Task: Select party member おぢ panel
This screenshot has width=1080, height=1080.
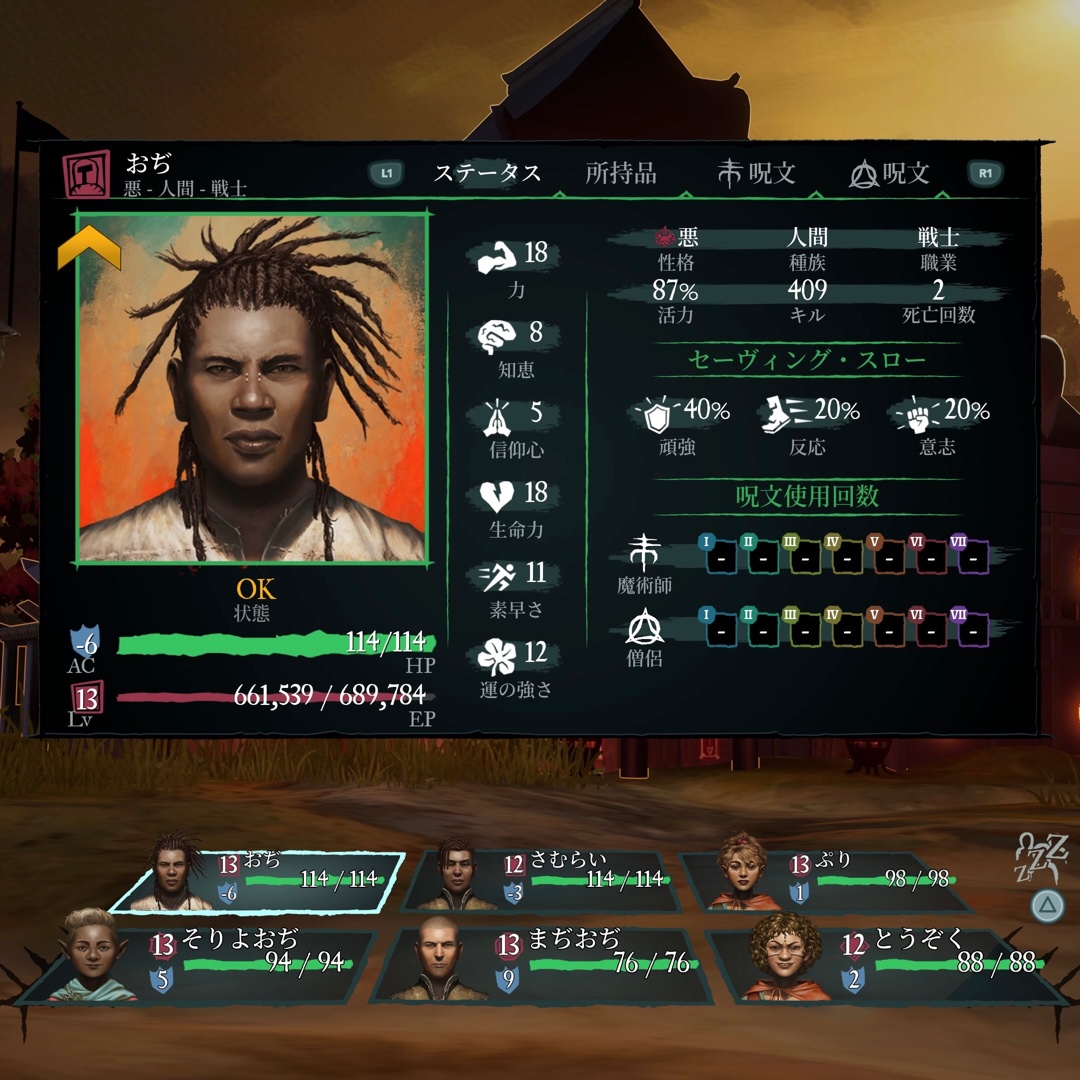Action: pos(256,882)
